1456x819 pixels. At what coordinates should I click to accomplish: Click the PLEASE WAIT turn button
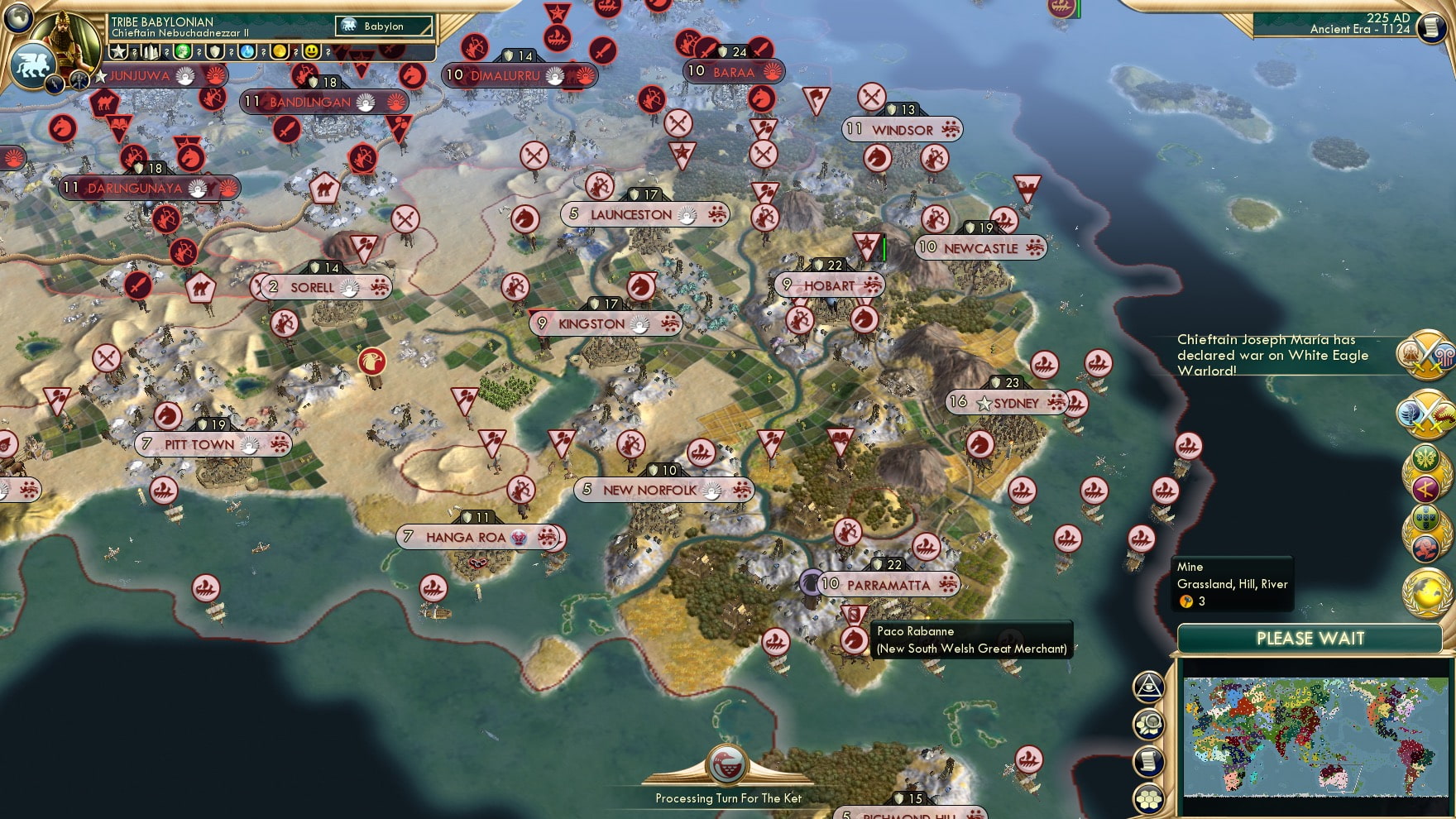pyautogui.click(x=1310, y=638)
